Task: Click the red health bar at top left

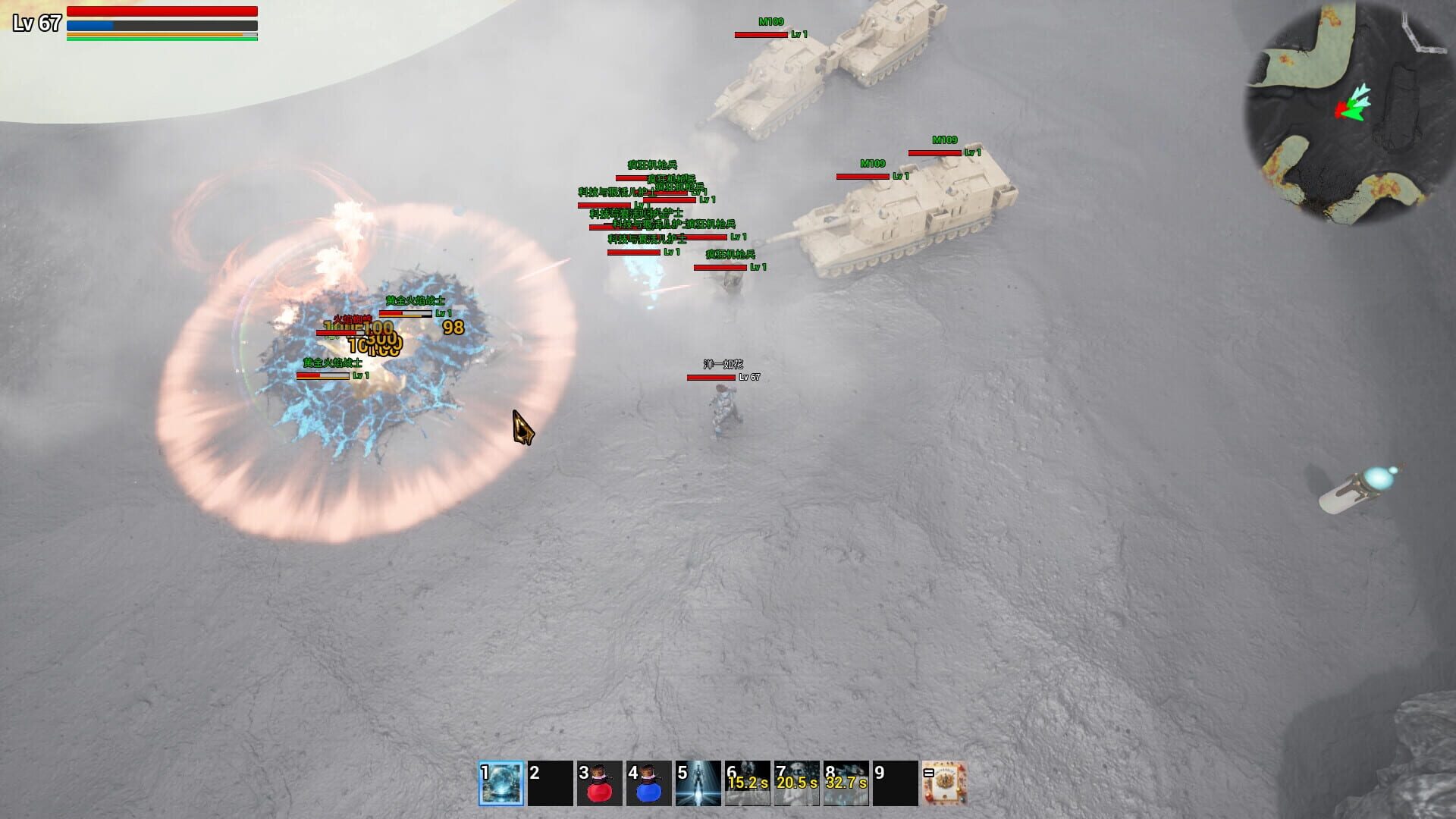Action: click(163, 11)
